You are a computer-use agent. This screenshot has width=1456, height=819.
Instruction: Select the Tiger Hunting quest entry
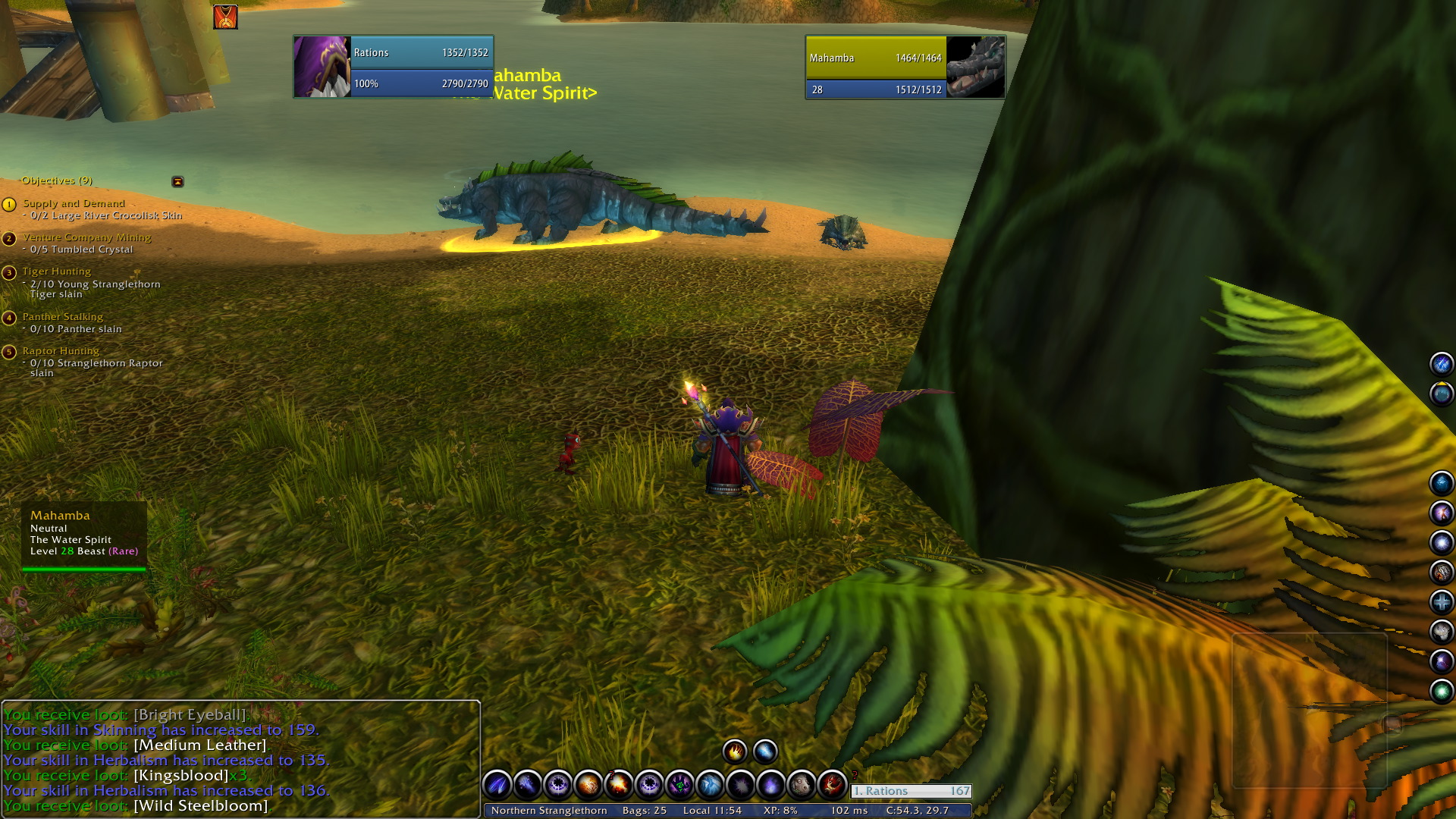coord(56,271)
